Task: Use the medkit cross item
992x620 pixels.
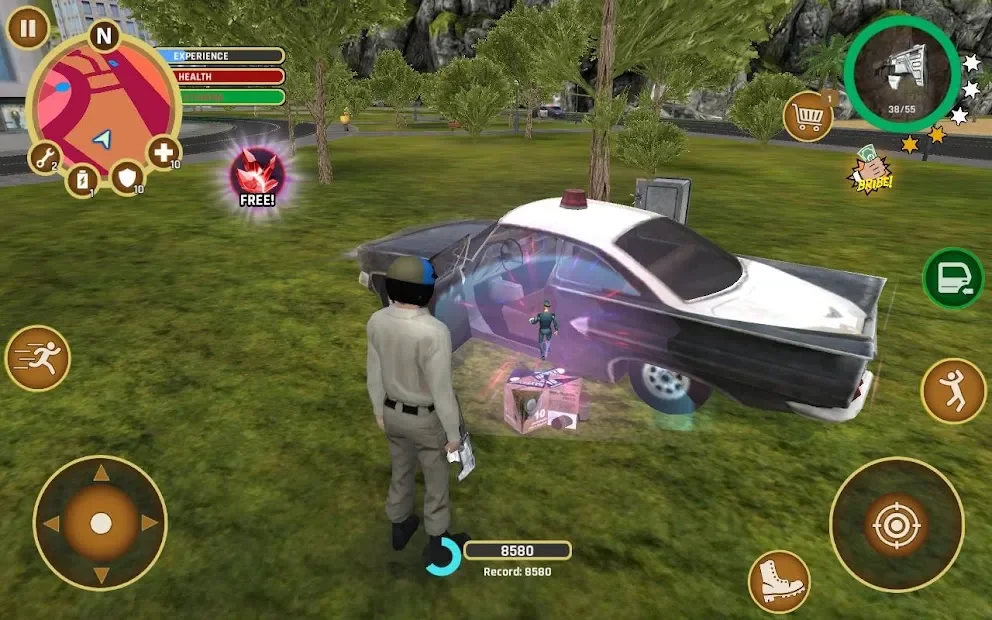Action: [163, 153]
